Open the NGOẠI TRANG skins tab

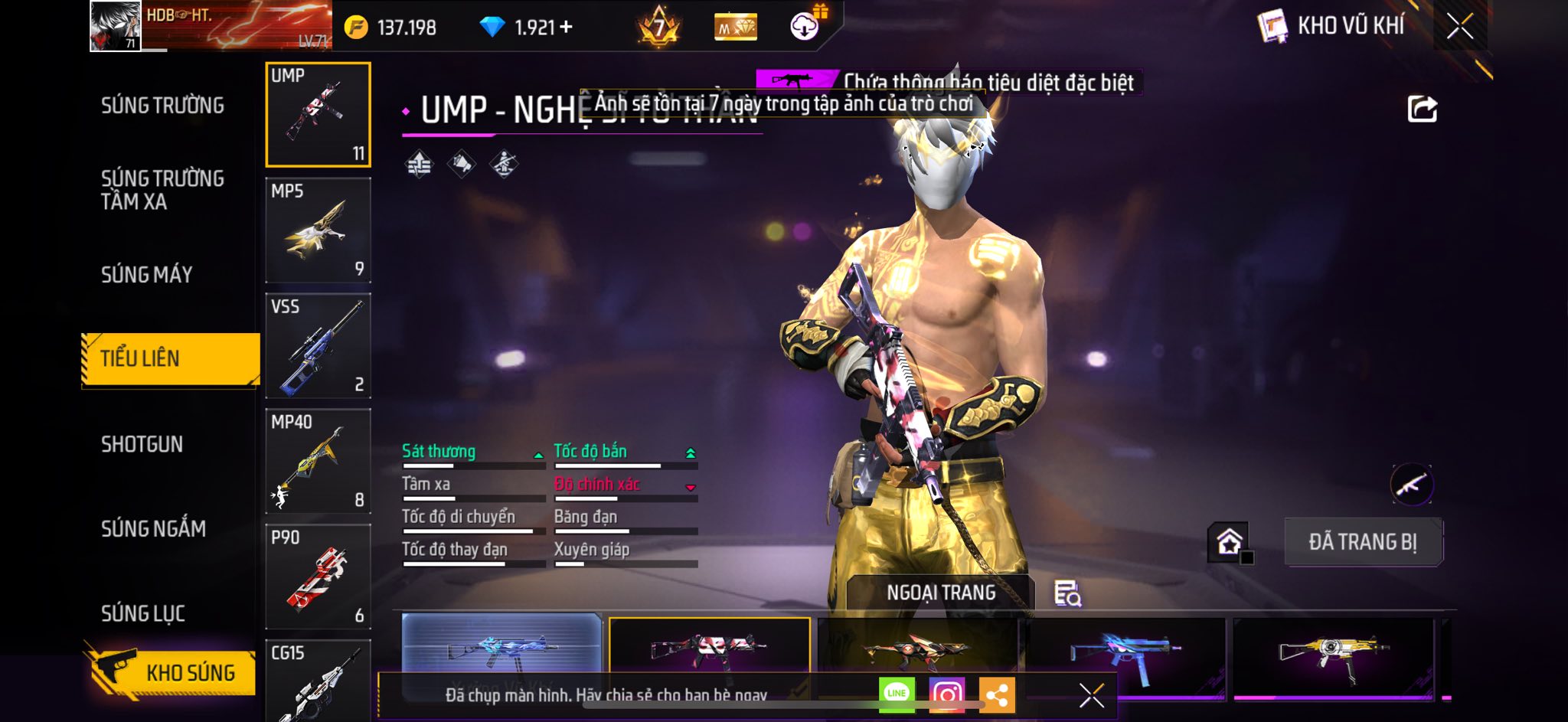(x=941, y=593)
